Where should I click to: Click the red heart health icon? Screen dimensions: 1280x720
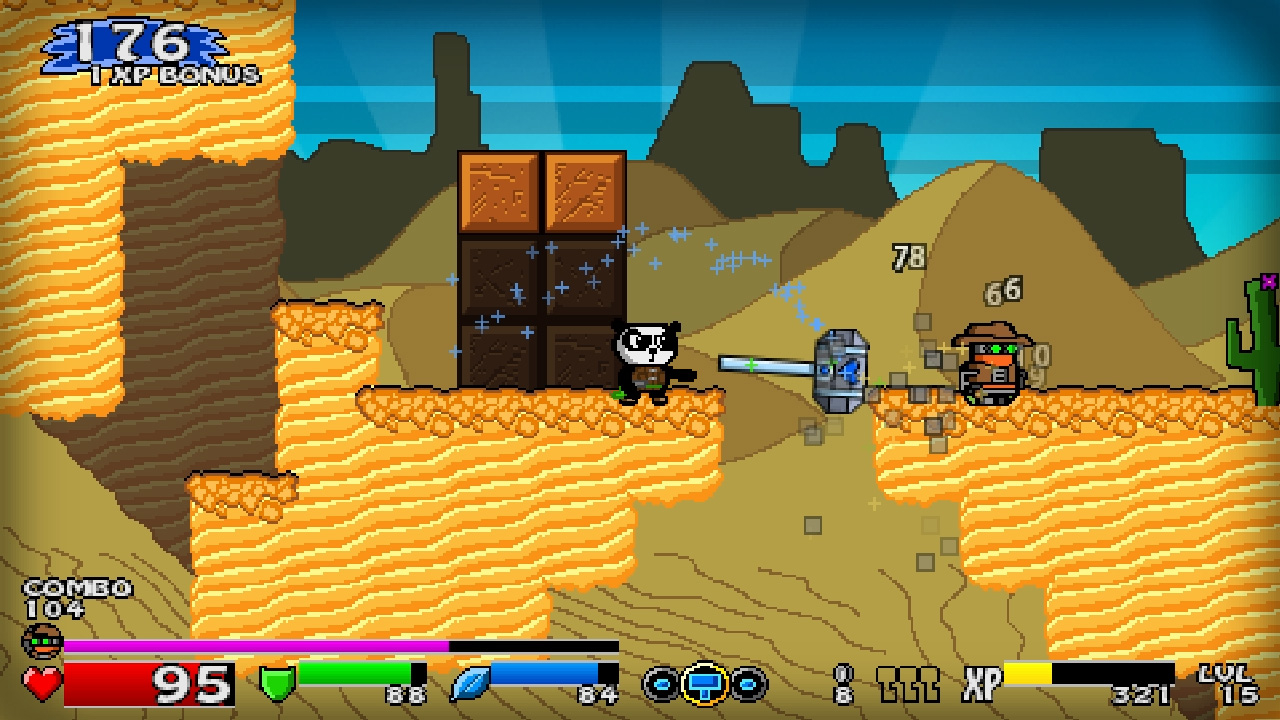point(41,683)
